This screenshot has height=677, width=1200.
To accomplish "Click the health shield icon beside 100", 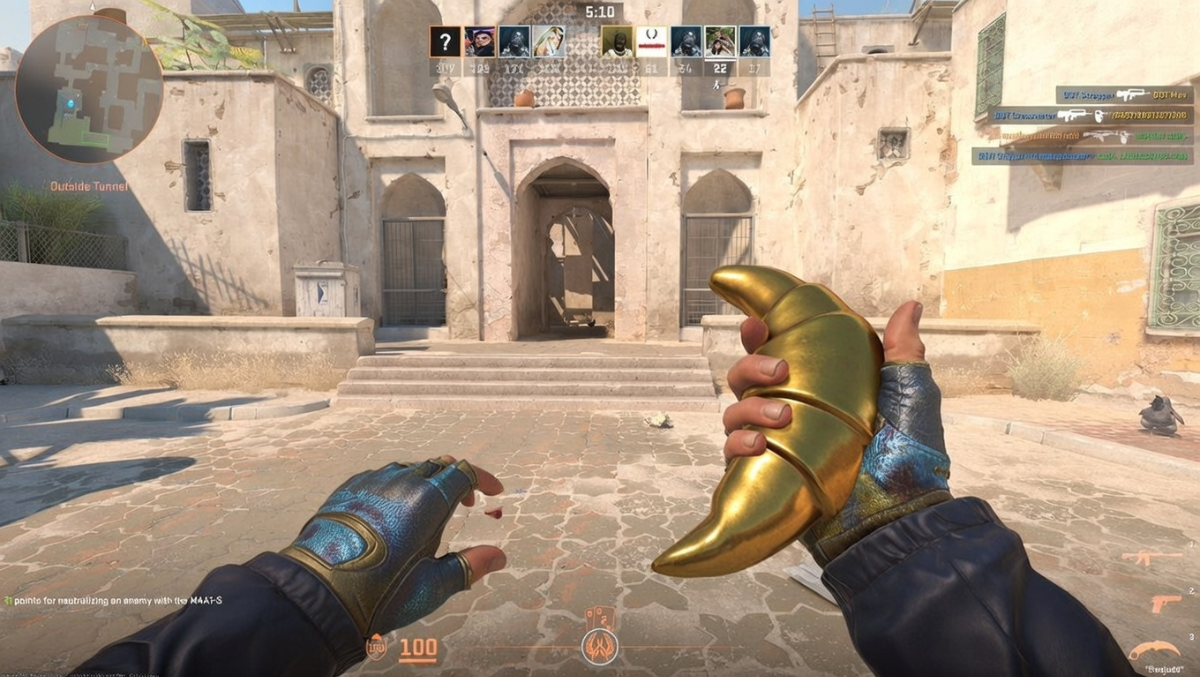I will [x=376, y=648].
